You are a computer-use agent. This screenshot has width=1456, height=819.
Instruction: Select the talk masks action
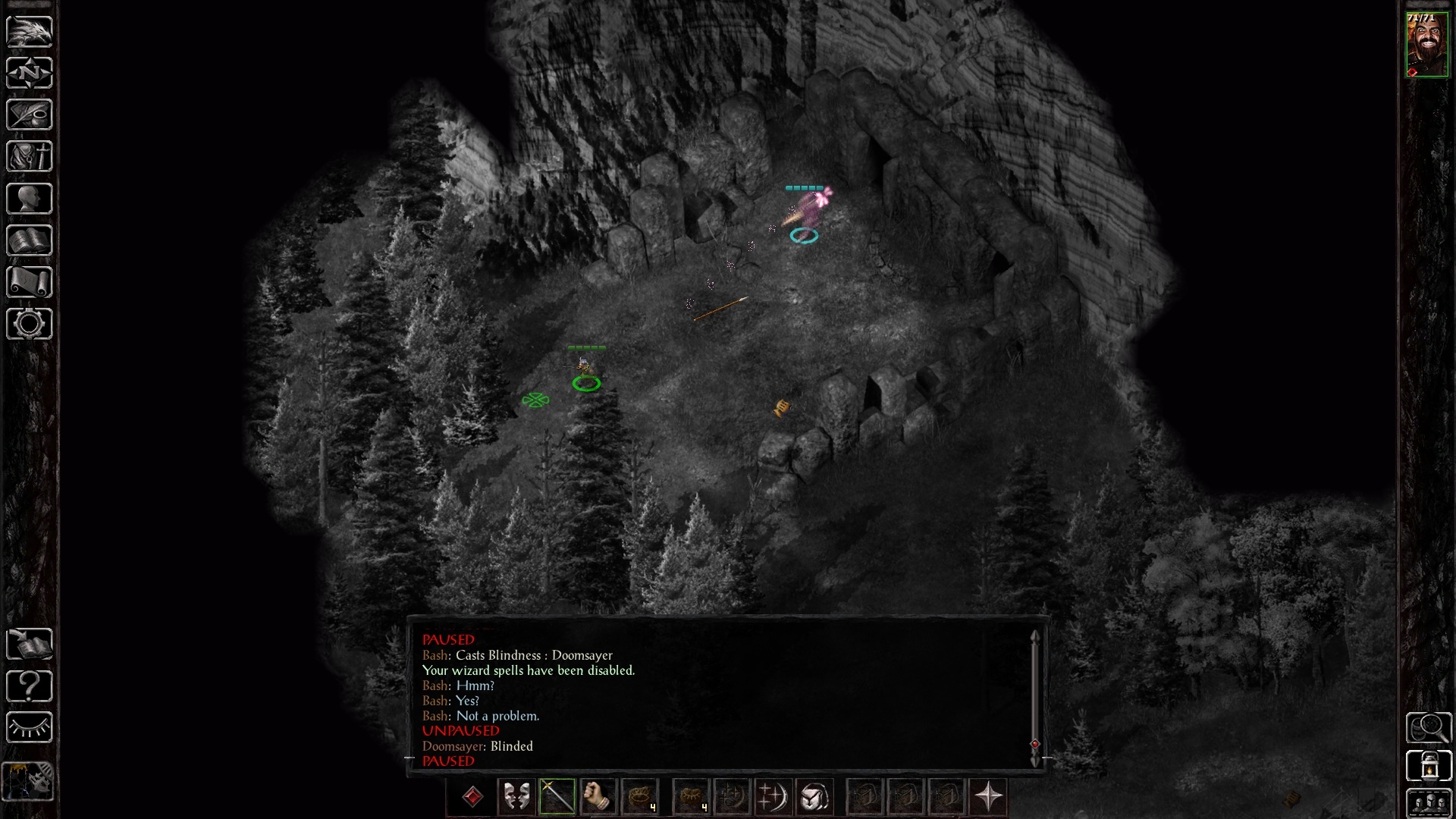[516, 797]
